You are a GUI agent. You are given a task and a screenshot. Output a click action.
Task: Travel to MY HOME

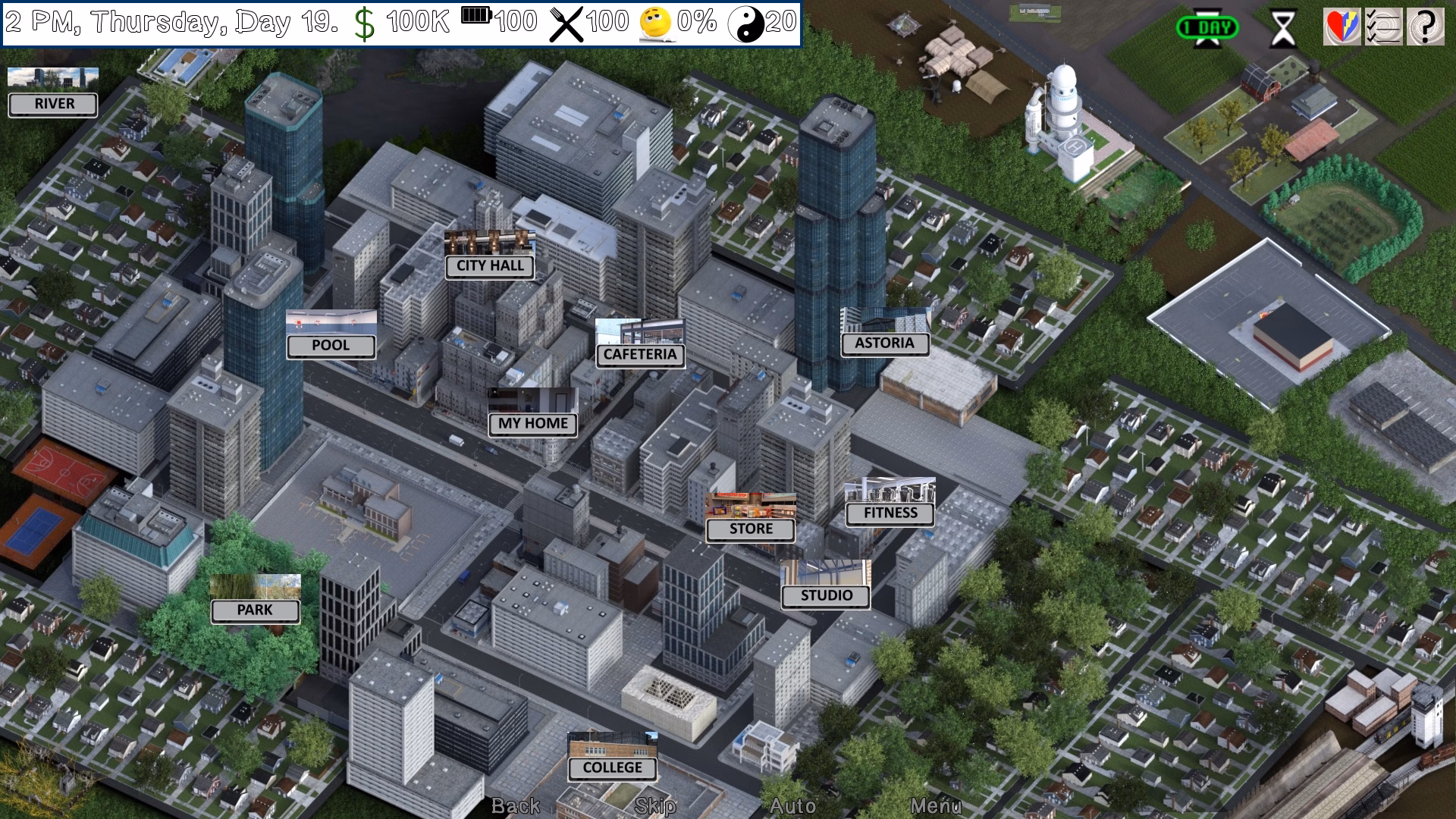[532, 424]
